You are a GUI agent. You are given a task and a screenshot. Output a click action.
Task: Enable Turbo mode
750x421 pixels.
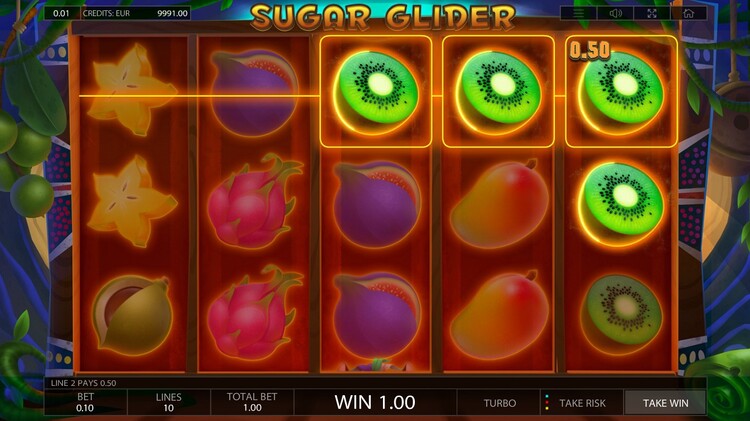500,403
